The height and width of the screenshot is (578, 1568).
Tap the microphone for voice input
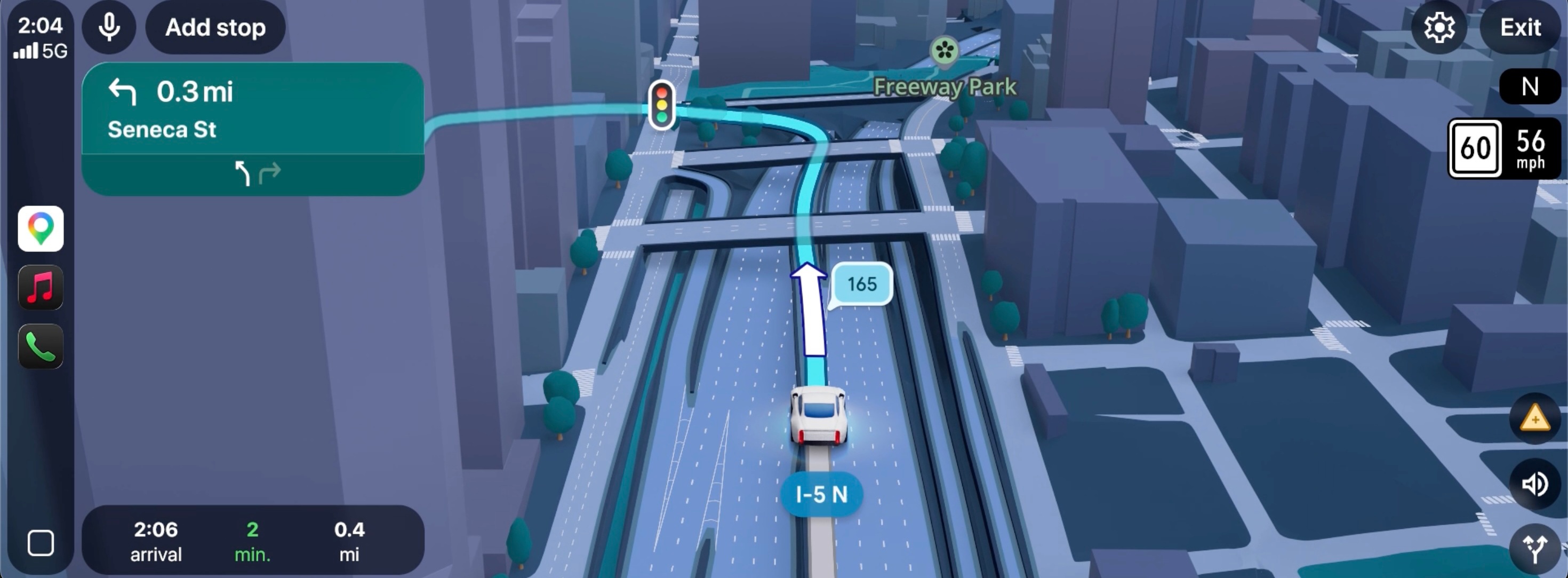point(108,27)
